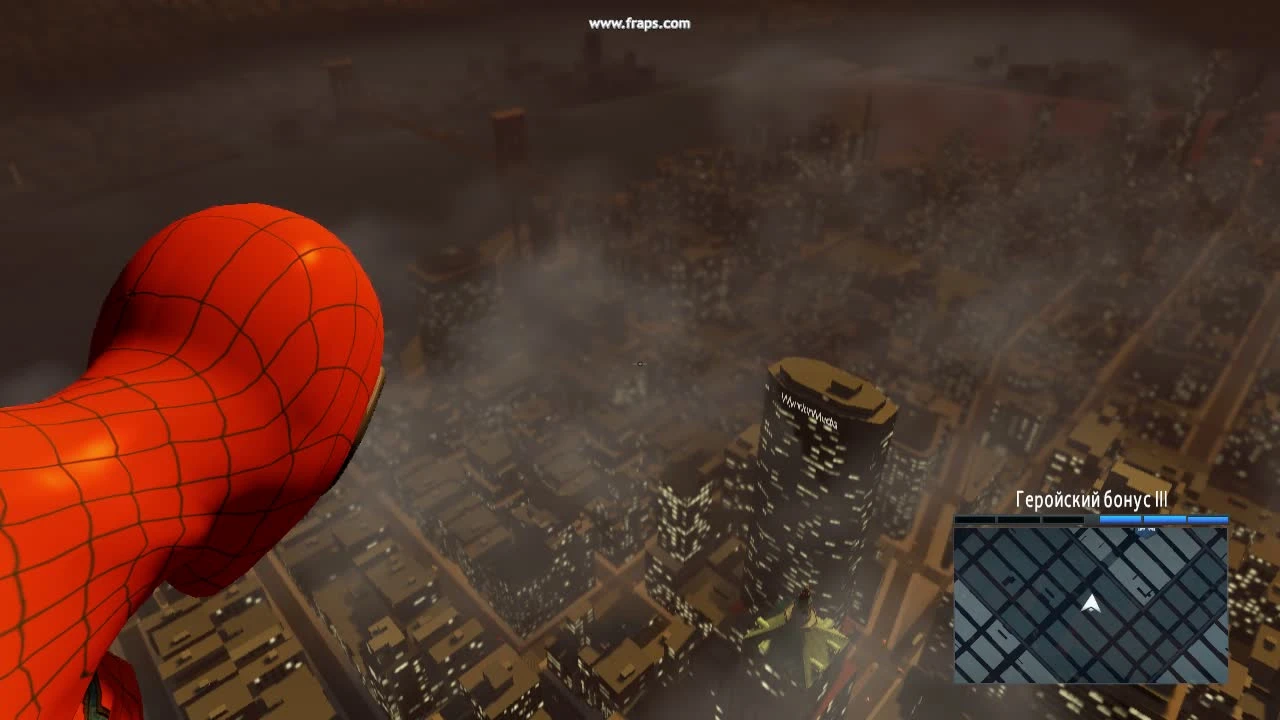
Task: Select the Геройский бонус III label
Action: pos(1090,498)
